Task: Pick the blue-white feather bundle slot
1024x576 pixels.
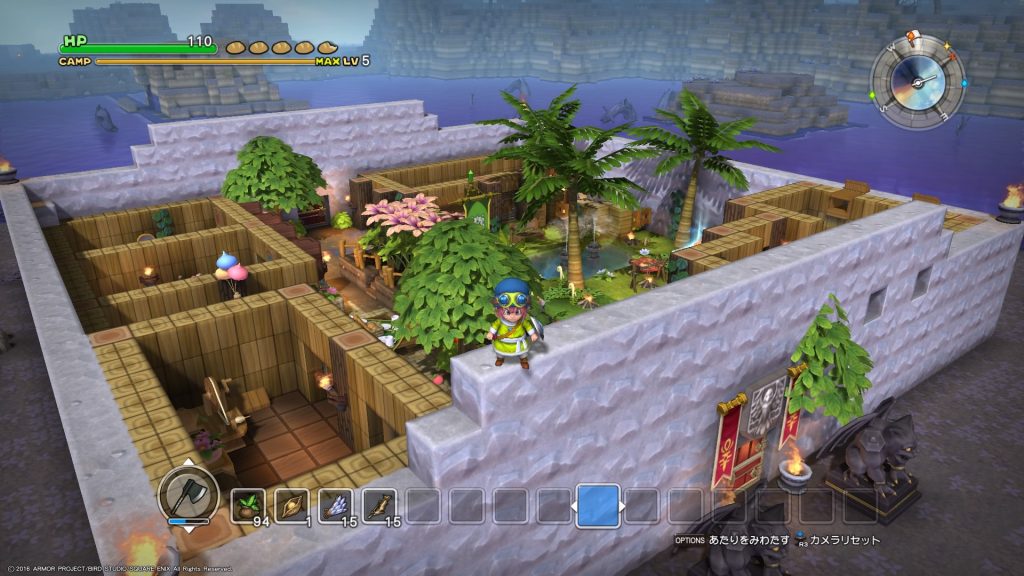Action: (x=336, y=506)
